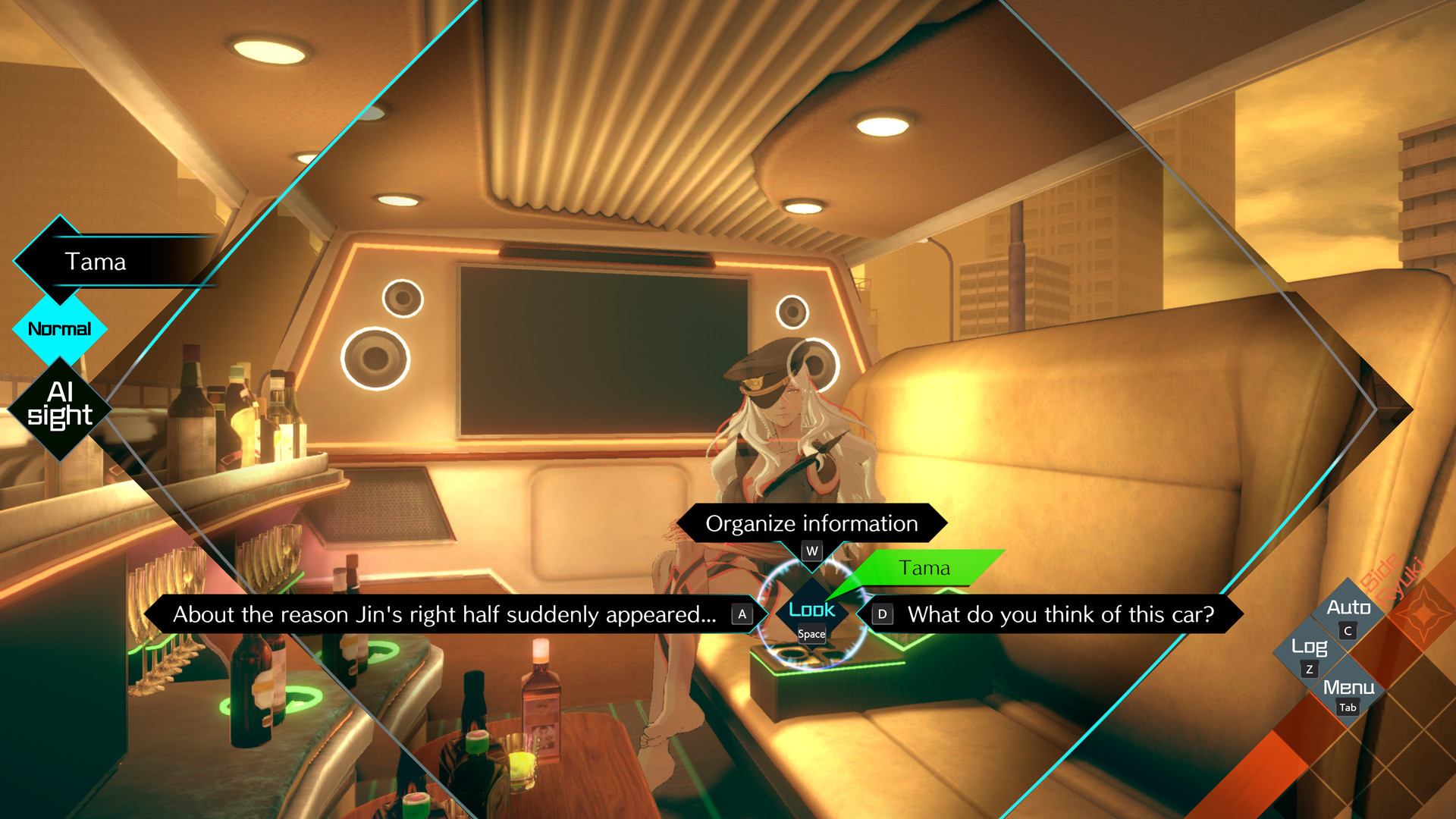
Task: Toggle Auto text advance
Action: [x=1349, y=607]
